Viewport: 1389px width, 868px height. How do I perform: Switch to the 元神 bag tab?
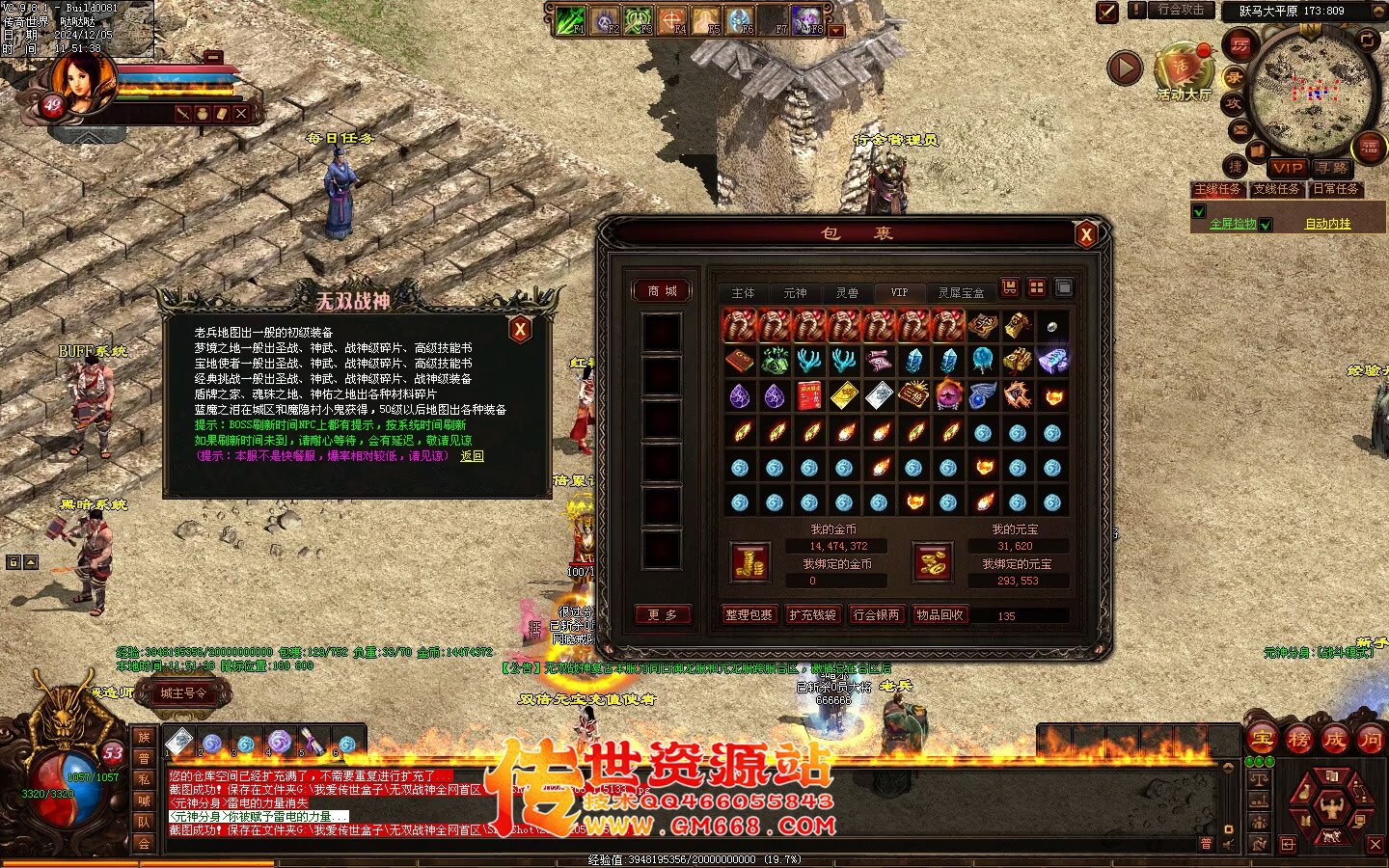[795, 292]
